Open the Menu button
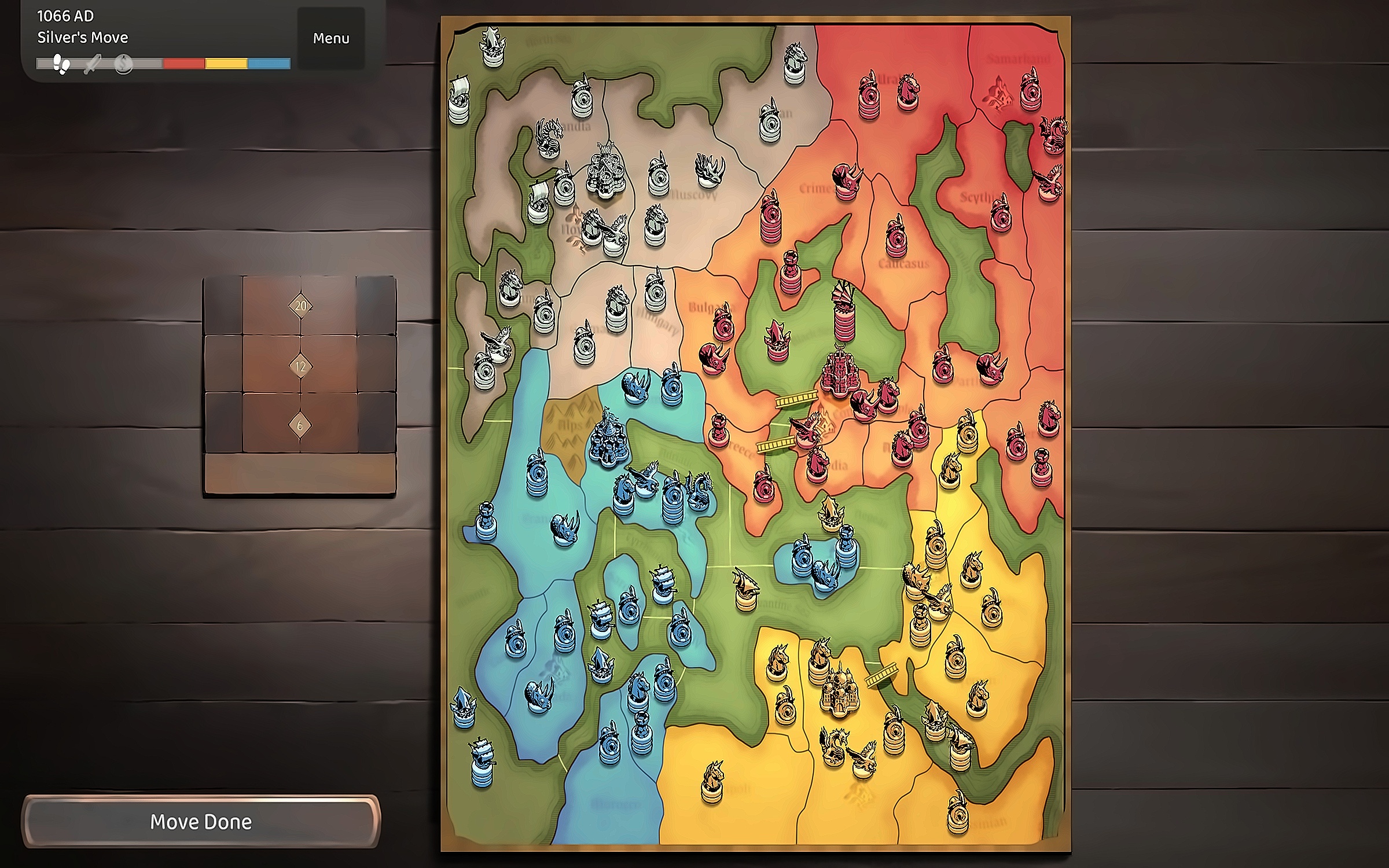The height and width of the screenshot is (868, 1389). click(331, 38)
